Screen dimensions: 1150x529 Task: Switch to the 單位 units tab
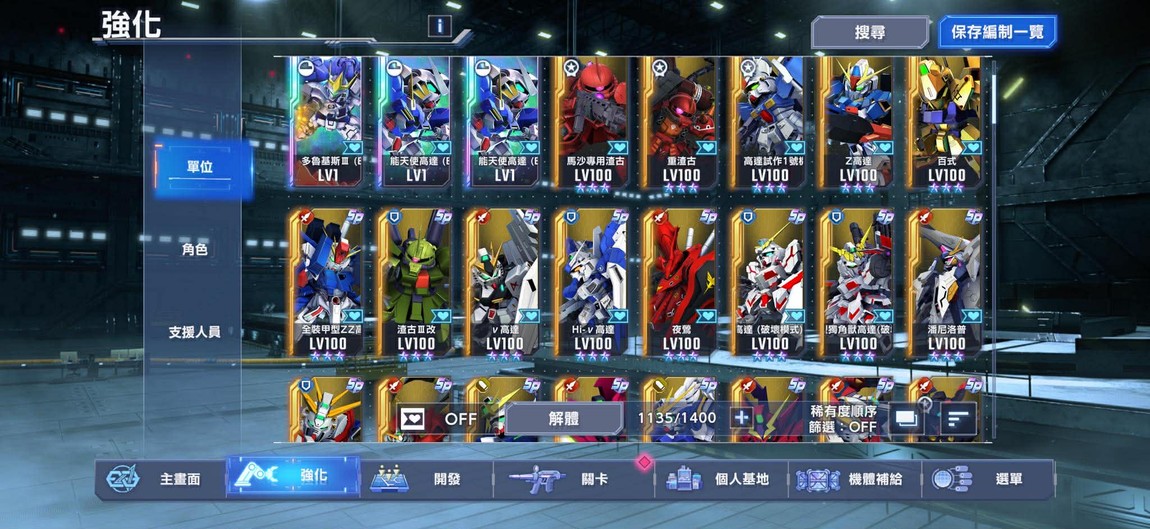coord(198,167)
